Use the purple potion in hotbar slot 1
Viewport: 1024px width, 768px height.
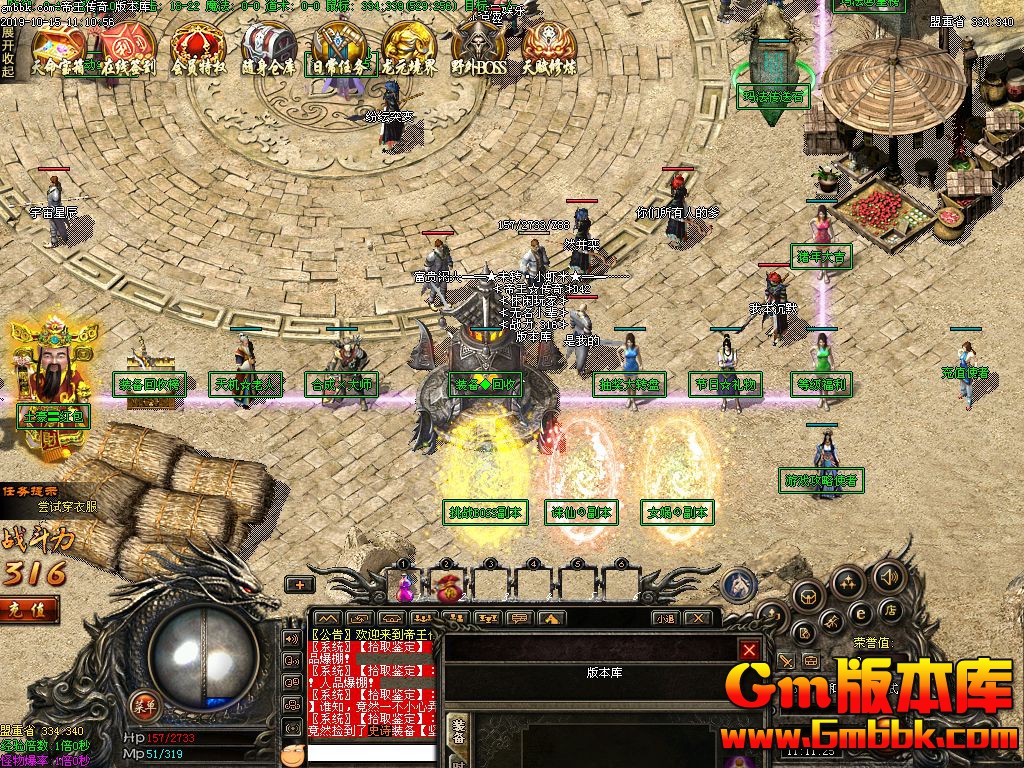[406, 586]
